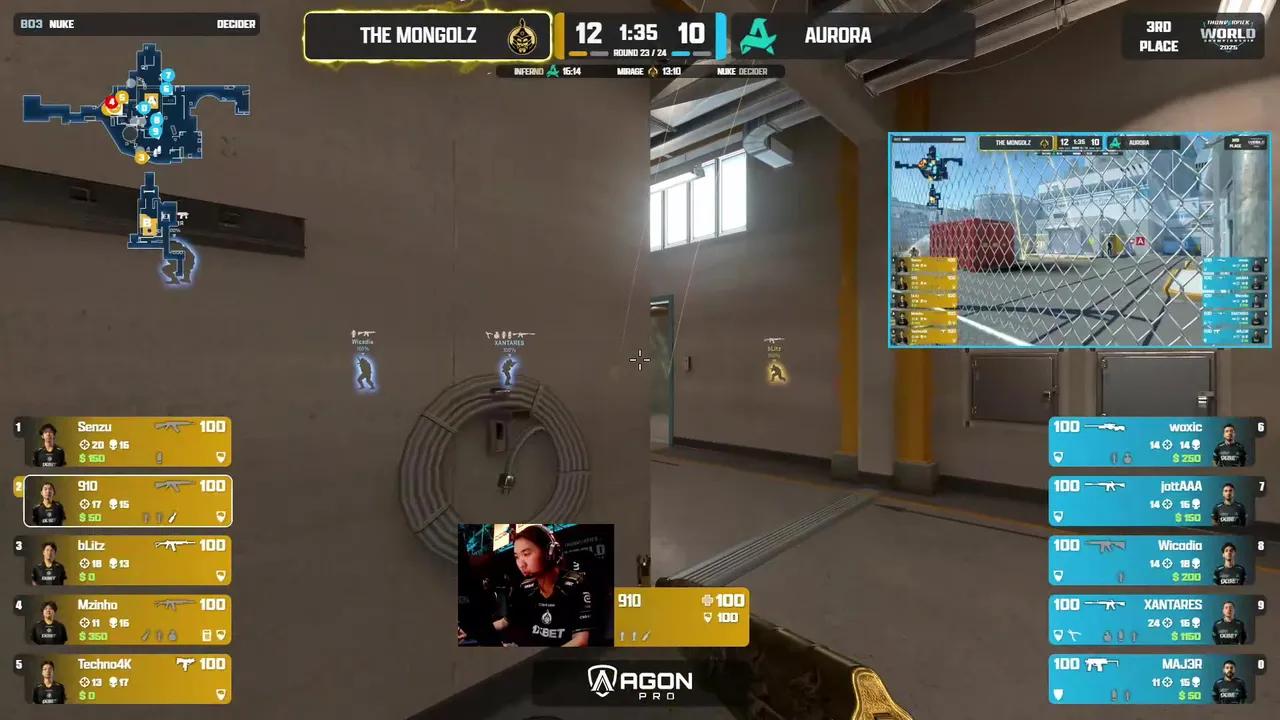Expand 910's highlighted player card

[127, 501]
